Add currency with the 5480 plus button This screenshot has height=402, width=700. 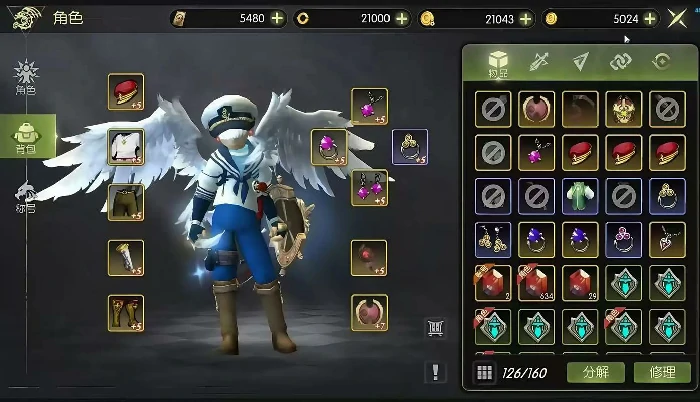(x=277, y=18)
